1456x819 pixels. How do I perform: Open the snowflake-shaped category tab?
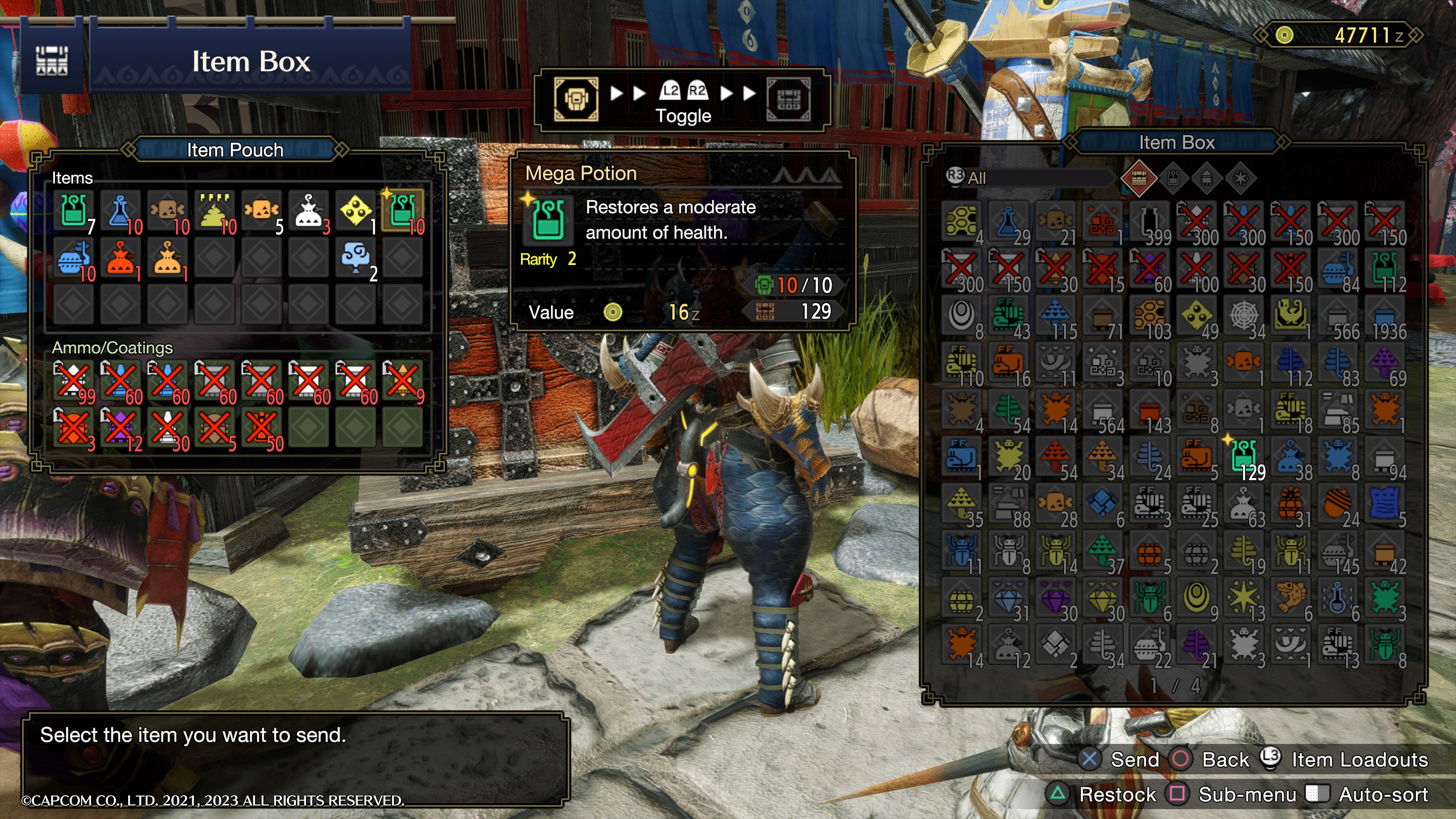pos(1240,179)
